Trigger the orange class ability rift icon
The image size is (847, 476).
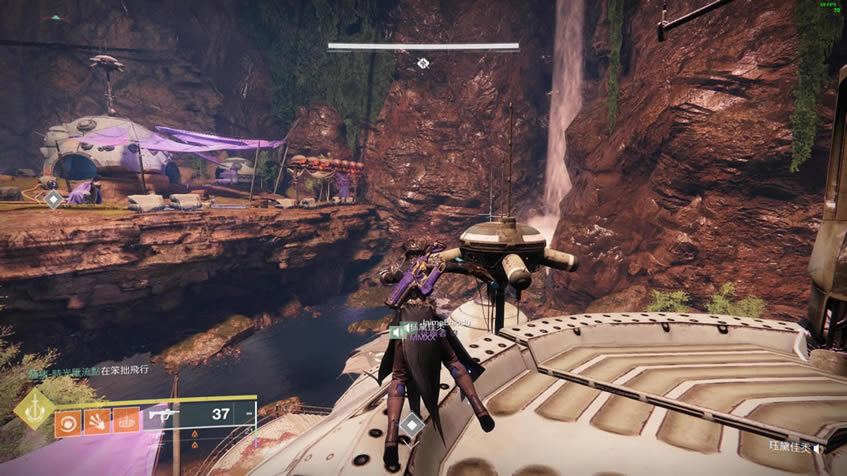pos(127,422)
